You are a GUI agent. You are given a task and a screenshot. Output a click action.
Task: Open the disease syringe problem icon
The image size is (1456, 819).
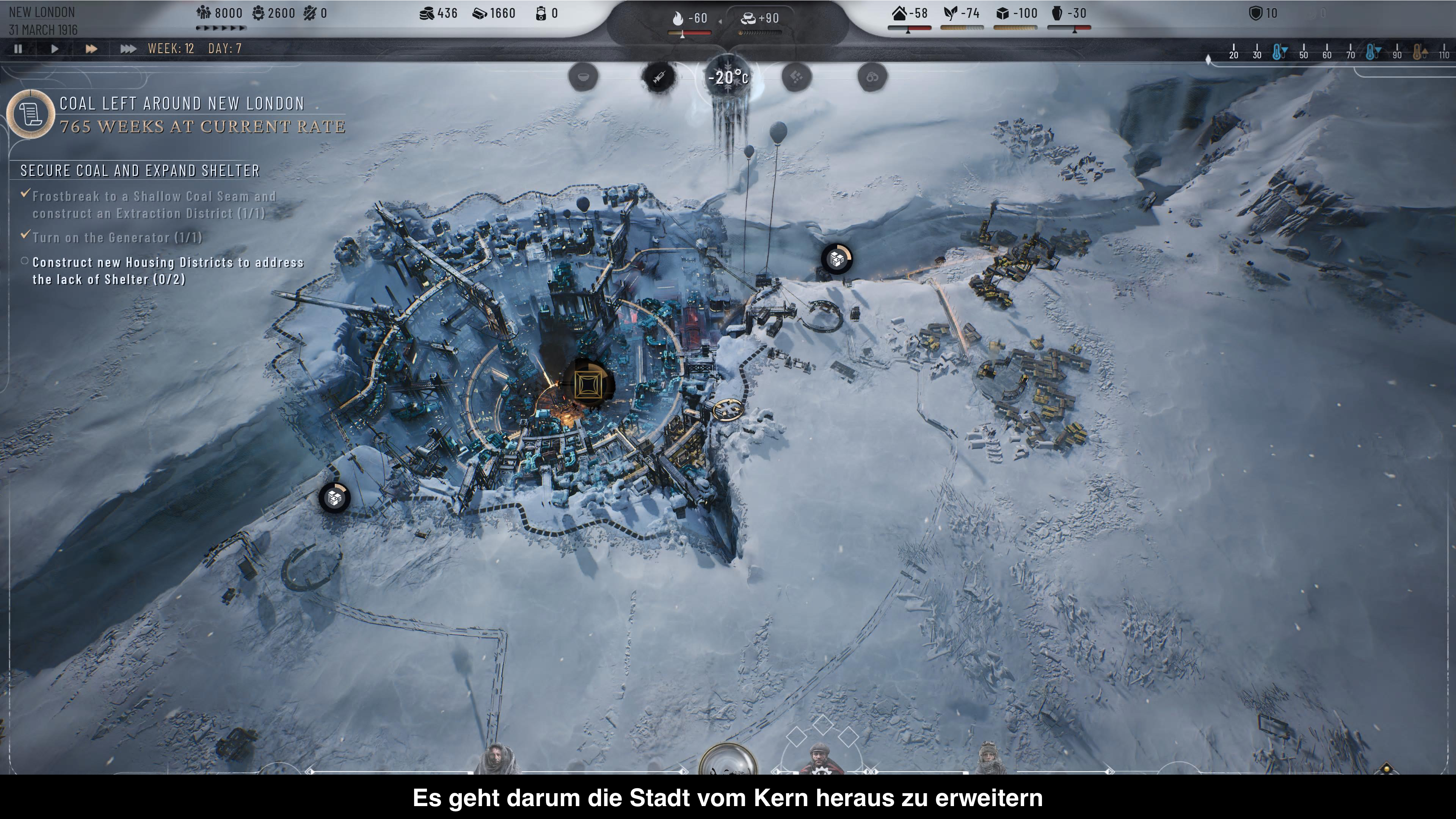pyautogui.click(x=659, y=76)
